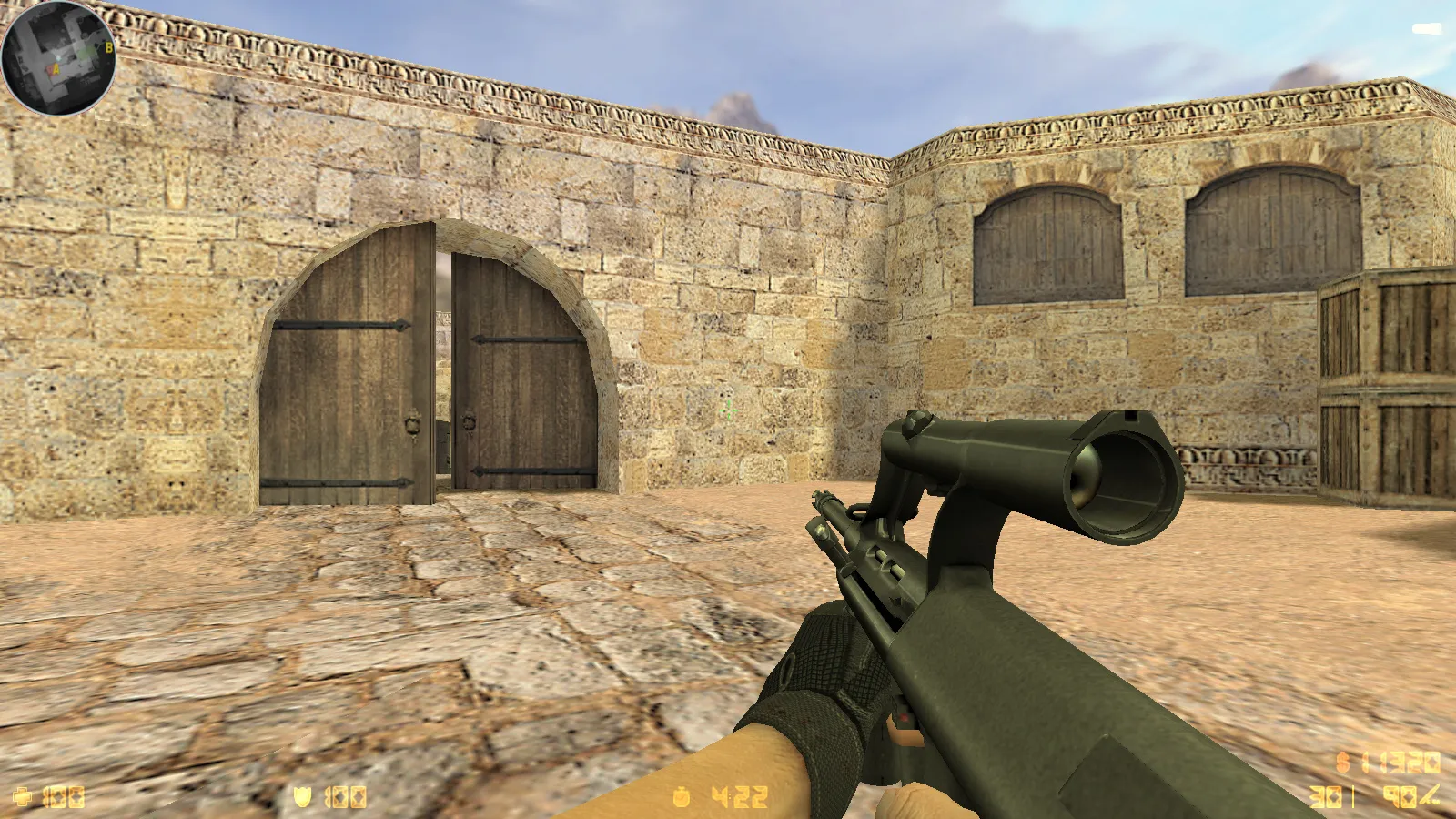
Task: Click the health cross icon in the HUD
Action: point(23,797)
